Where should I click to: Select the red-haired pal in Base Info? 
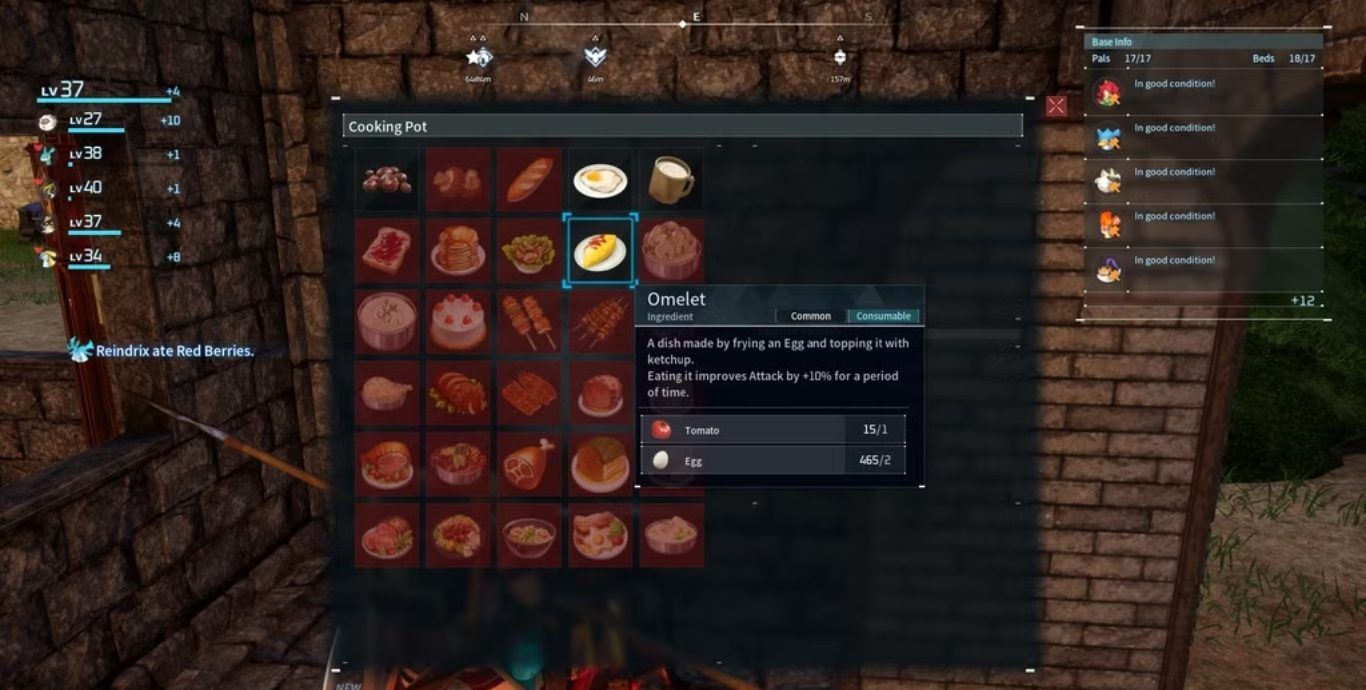pyautogui.click(x=1107, y=93)
